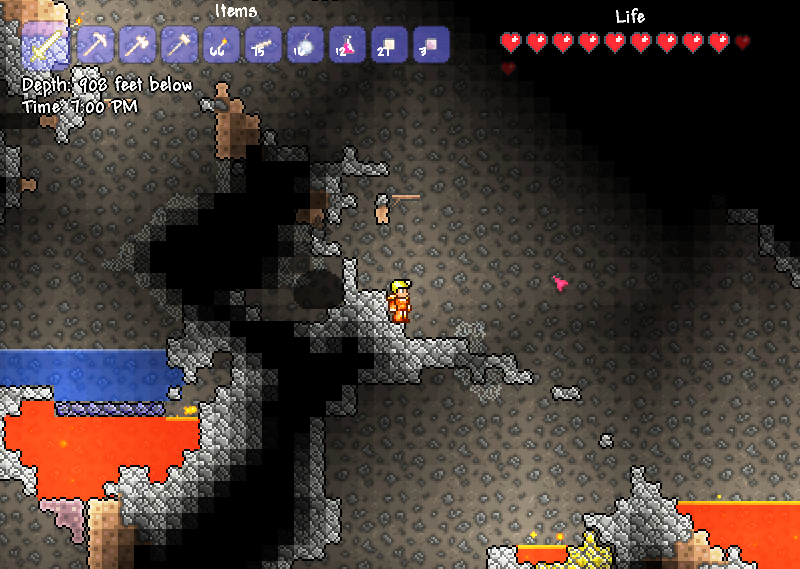Pick the hotbar stack of 75

click(262, 44)
